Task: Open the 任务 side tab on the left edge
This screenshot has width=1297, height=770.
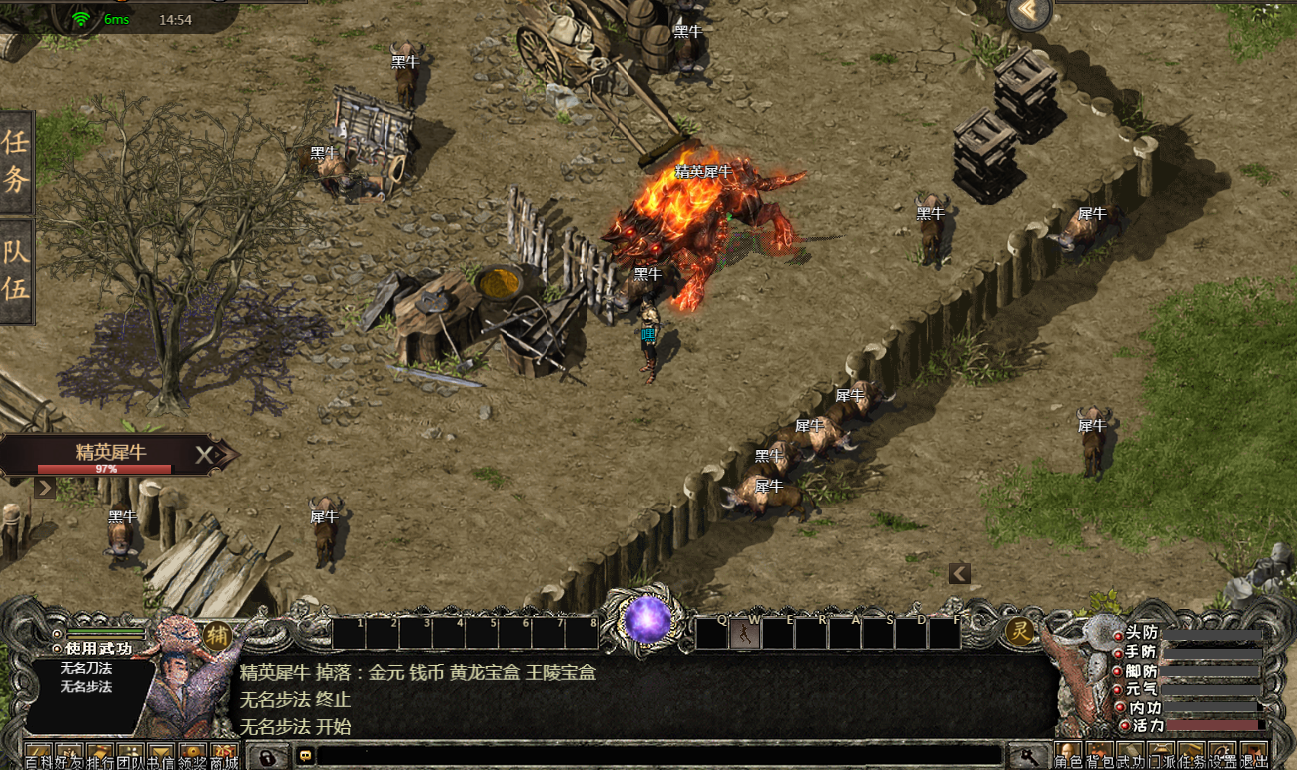Action: (x=17, y=161)
